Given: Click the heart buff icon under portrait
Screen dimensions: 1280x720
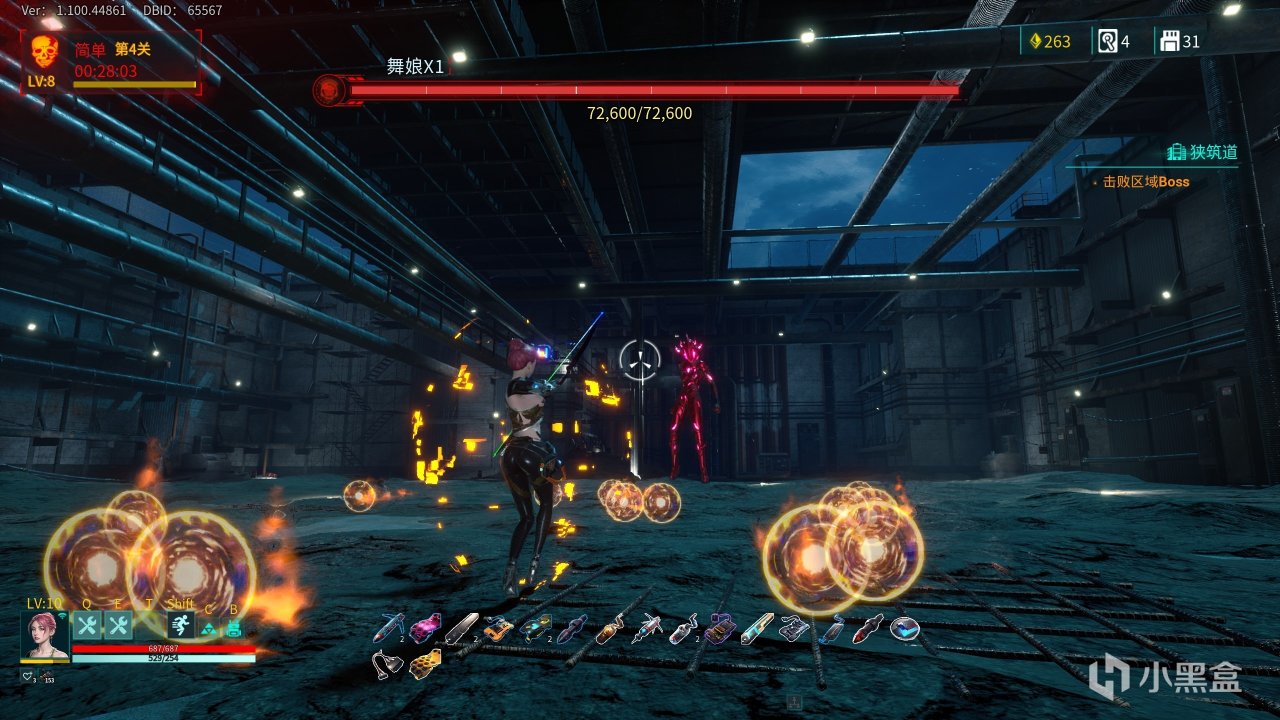Looking at the screenshot, I should pos(27,677).
